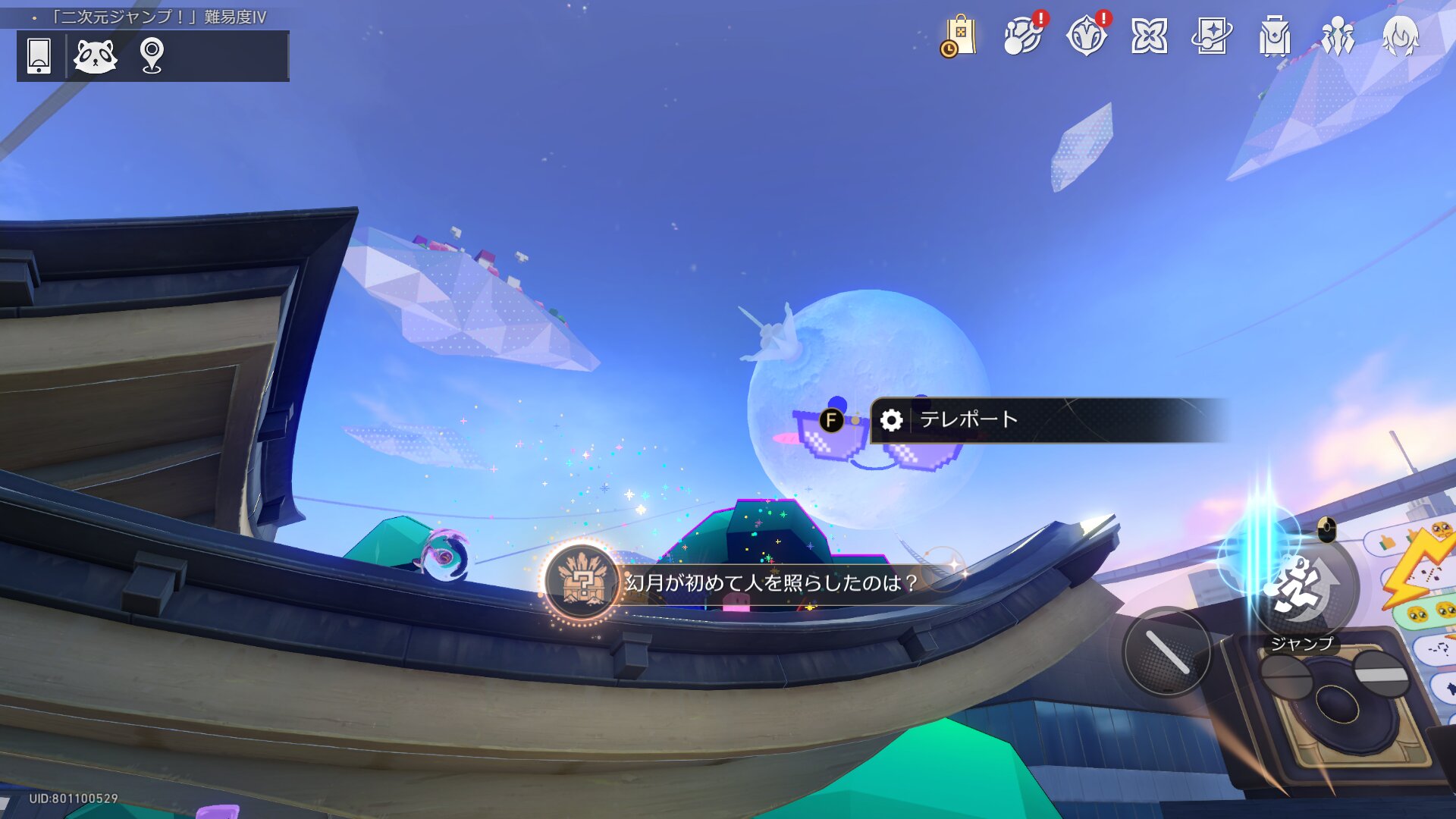This screenshot has height=819, width=1456.
Task: Open the four-petal flower icon
Action: [1149, 36]
